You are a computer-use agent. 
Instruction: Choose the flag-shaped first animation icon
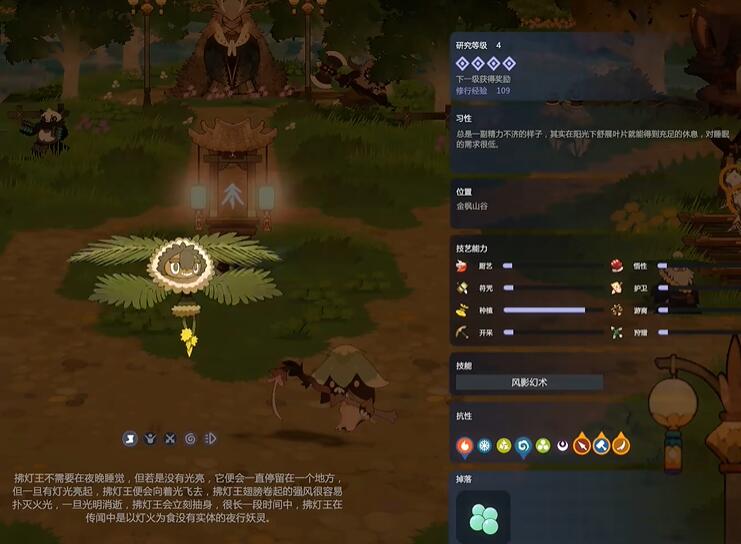130,438
